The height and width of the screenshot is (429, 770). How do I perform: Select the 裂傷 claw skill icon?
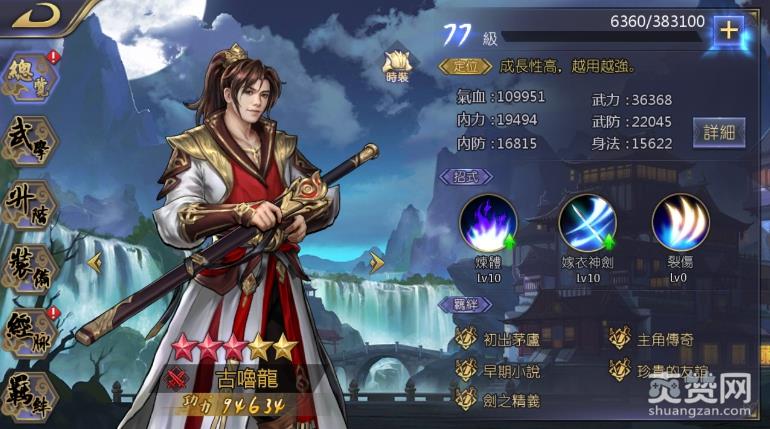(680, 223)
